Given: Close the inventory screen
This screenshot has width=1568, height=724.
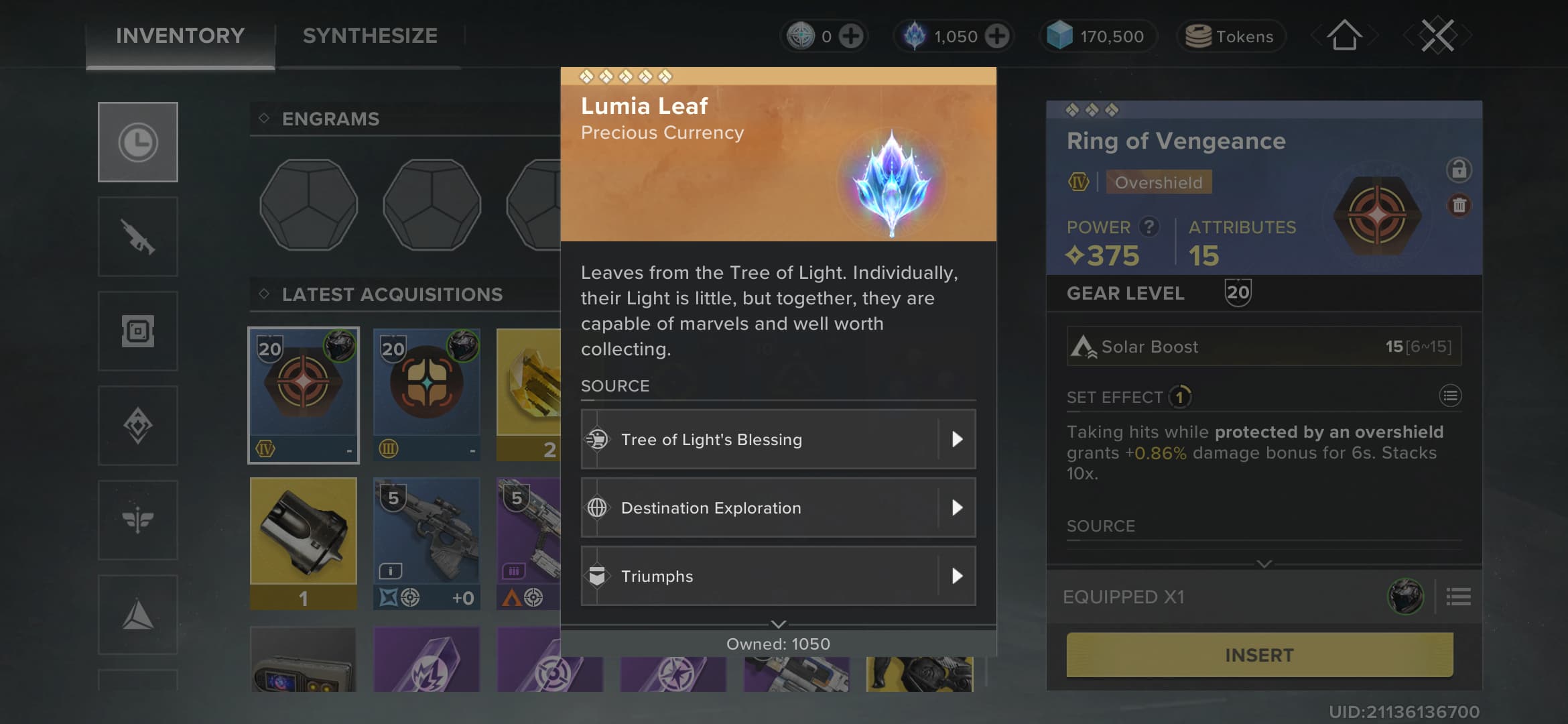Looking at the screenshot, I should (1437, 36).
